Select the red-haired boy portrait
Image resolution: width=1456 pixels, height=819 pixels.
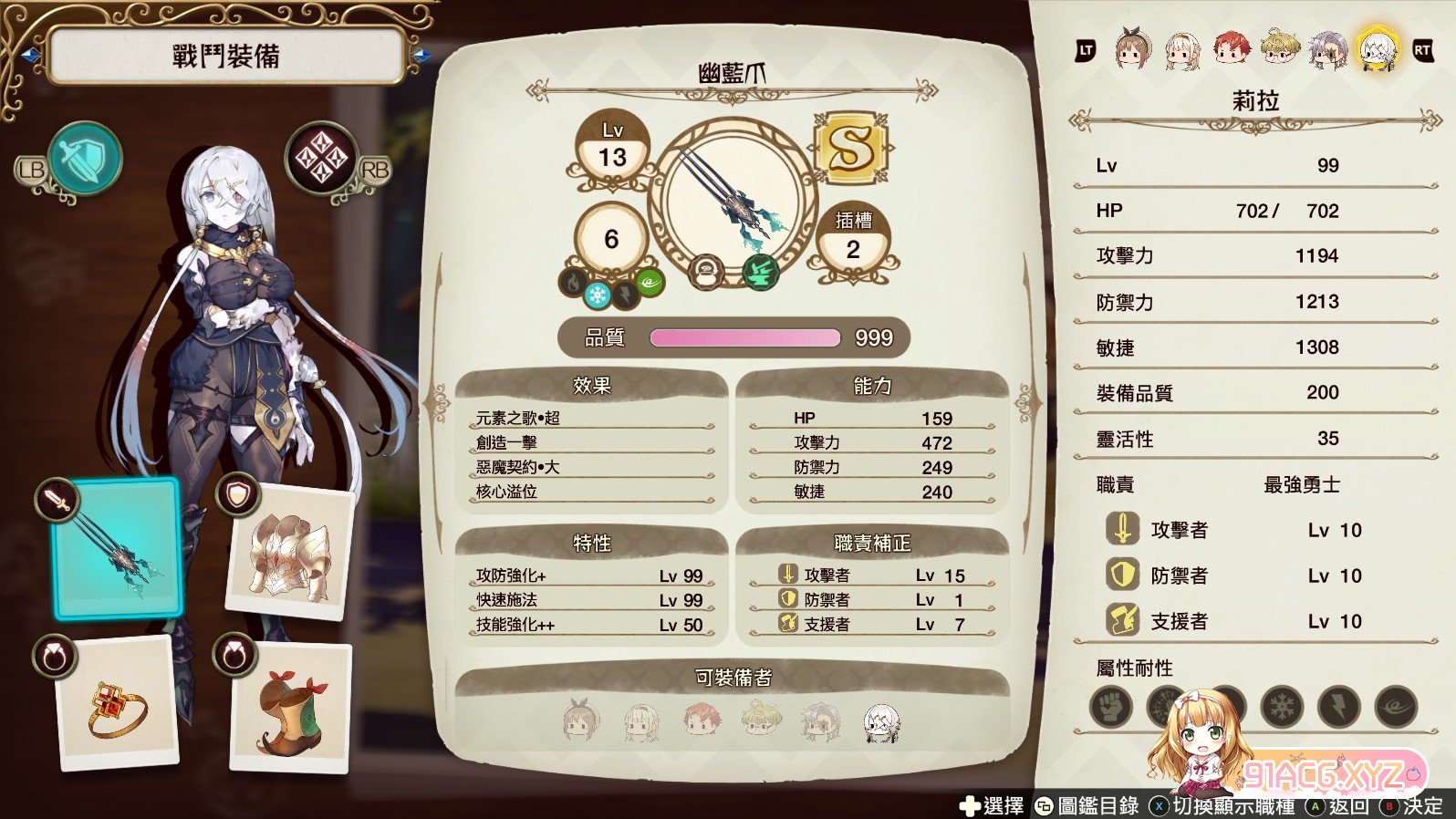pyautogui.click(x=1231, y=48)
